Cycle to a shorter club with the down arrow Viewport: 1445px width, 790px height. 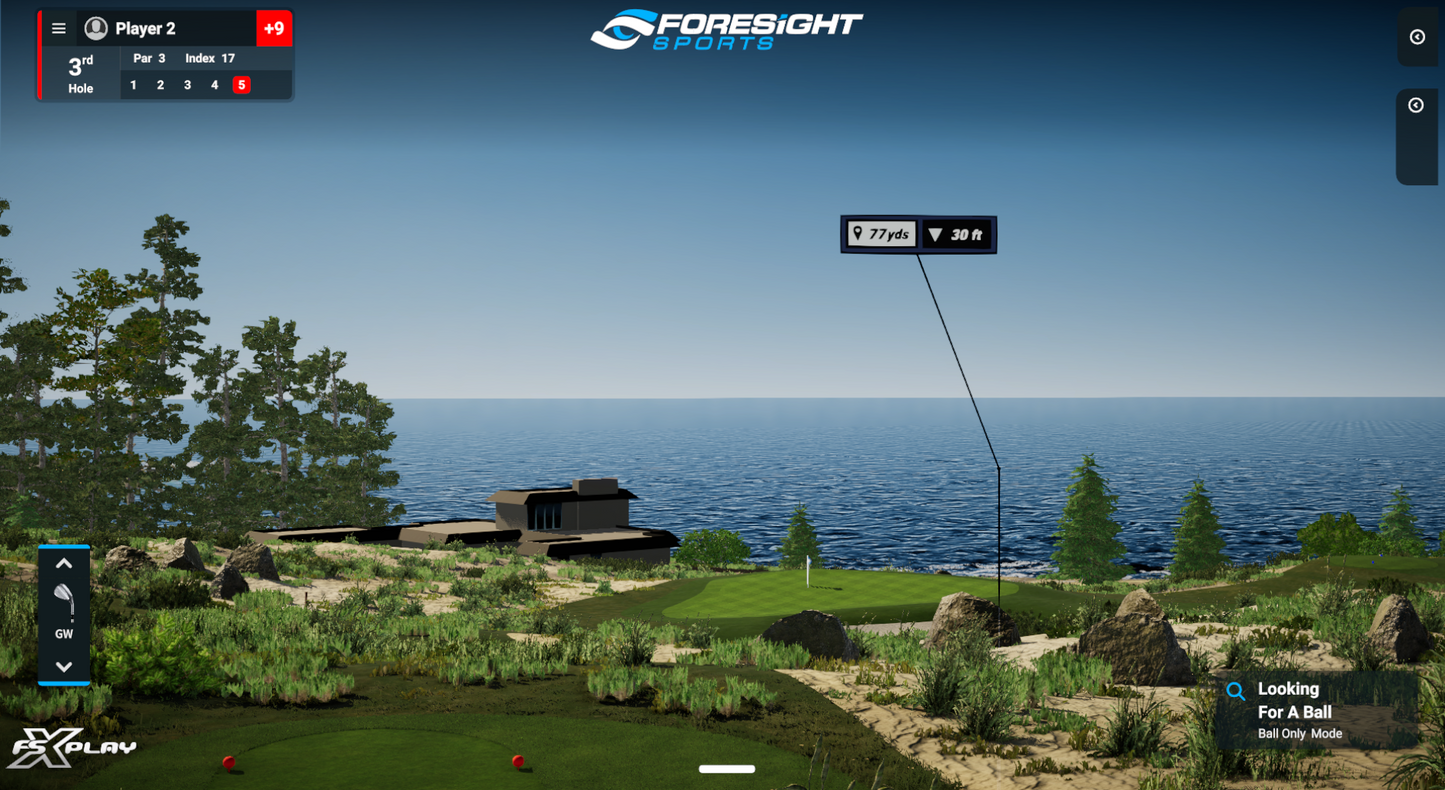64,666
